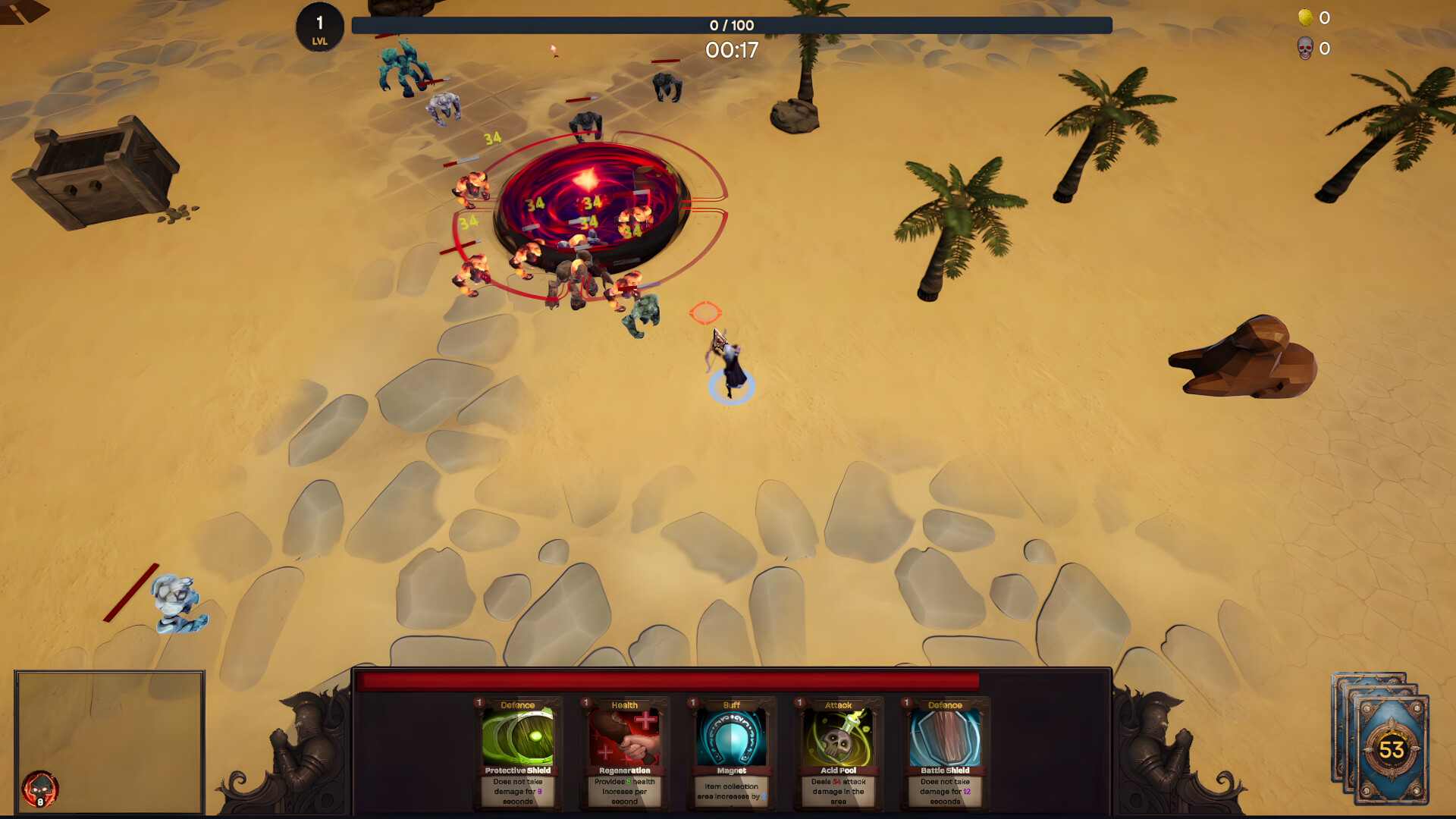1456x819 pixels.
Task: Click the Buff label on Magnet card
Action: (x=730, y=704)
